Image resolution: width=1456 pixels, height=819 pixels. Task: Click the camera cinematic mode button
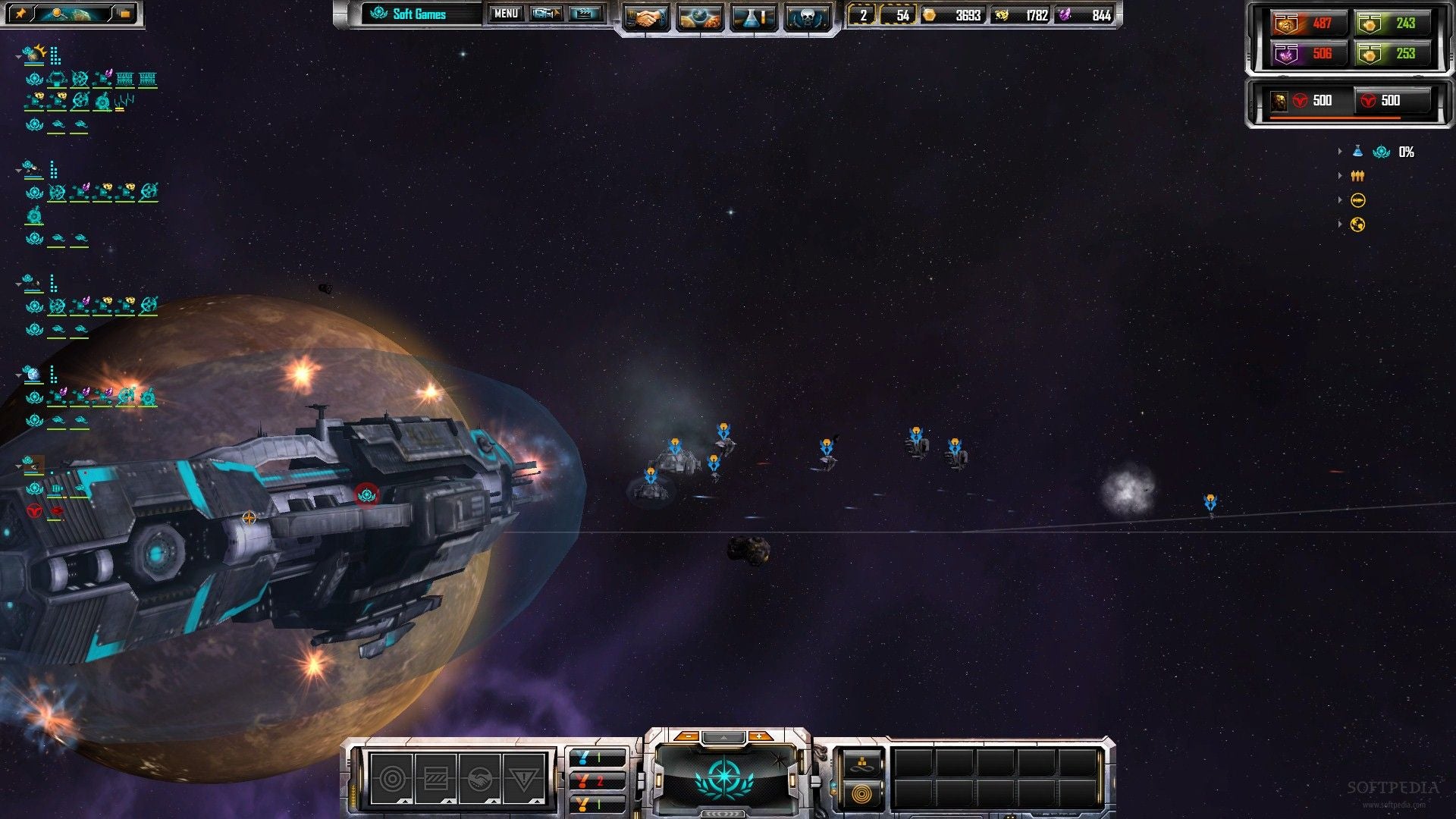546,14
